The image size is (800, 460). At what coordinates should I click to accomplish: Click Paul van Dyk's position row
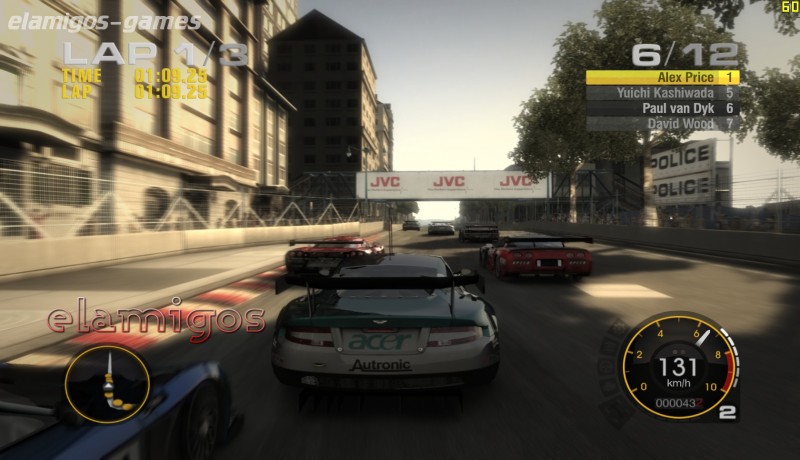pyautogui.click(x=662, y=108)
